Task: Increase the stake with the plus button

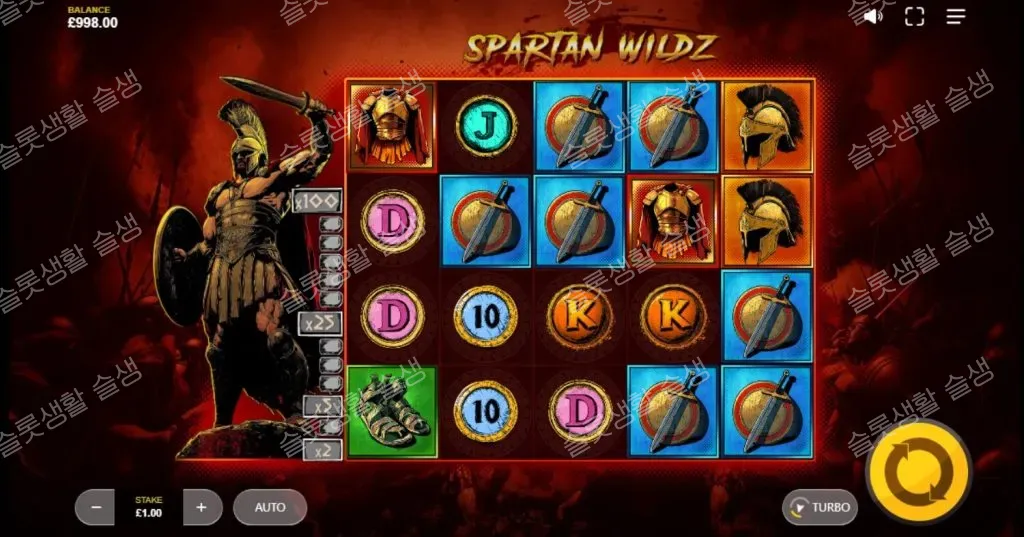Action: point(201,507)
